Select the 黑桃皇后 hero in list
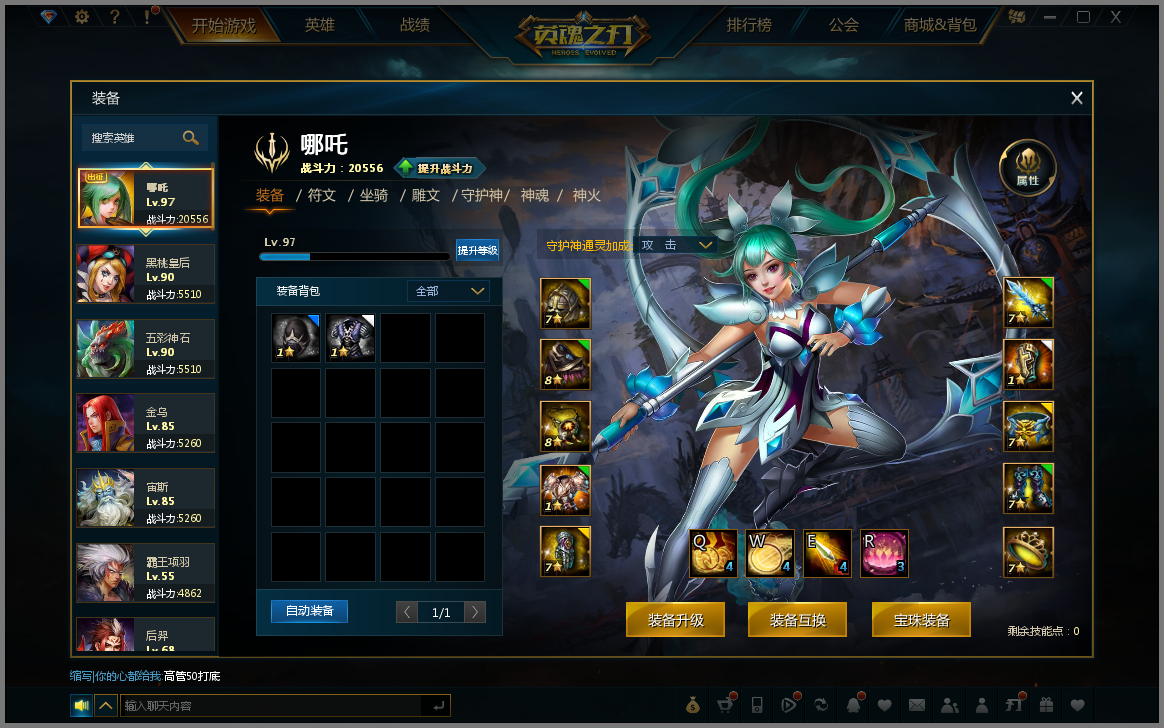Viewport: 1164px width, 728px height. tap(146, 273)
